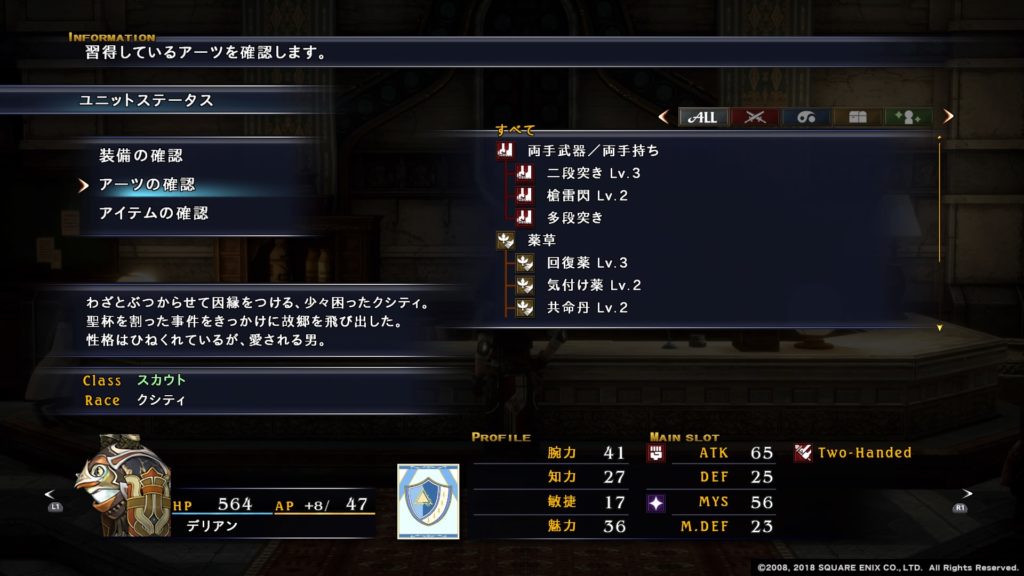This screenshot has height=576, width=1024.
Task: Pick the 回復薬 Lv.3 art
Action: click(x=587, y=263)
